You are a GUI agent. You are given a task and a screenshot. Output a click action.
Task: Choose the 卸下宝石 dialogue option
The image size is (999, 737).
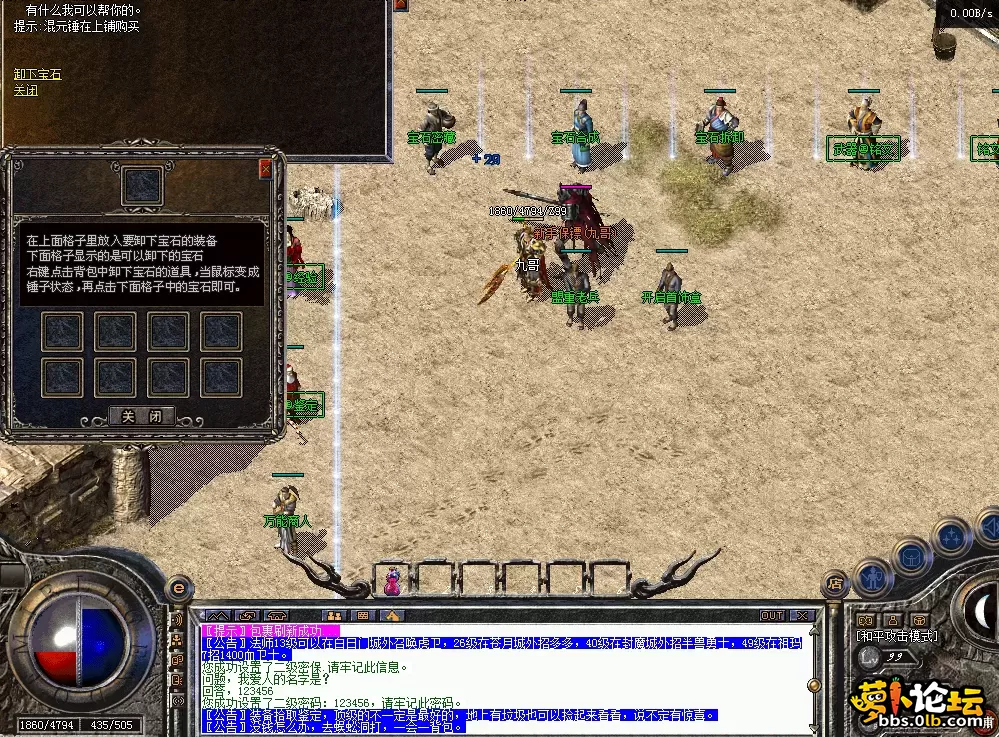click(x=38, y=75)
